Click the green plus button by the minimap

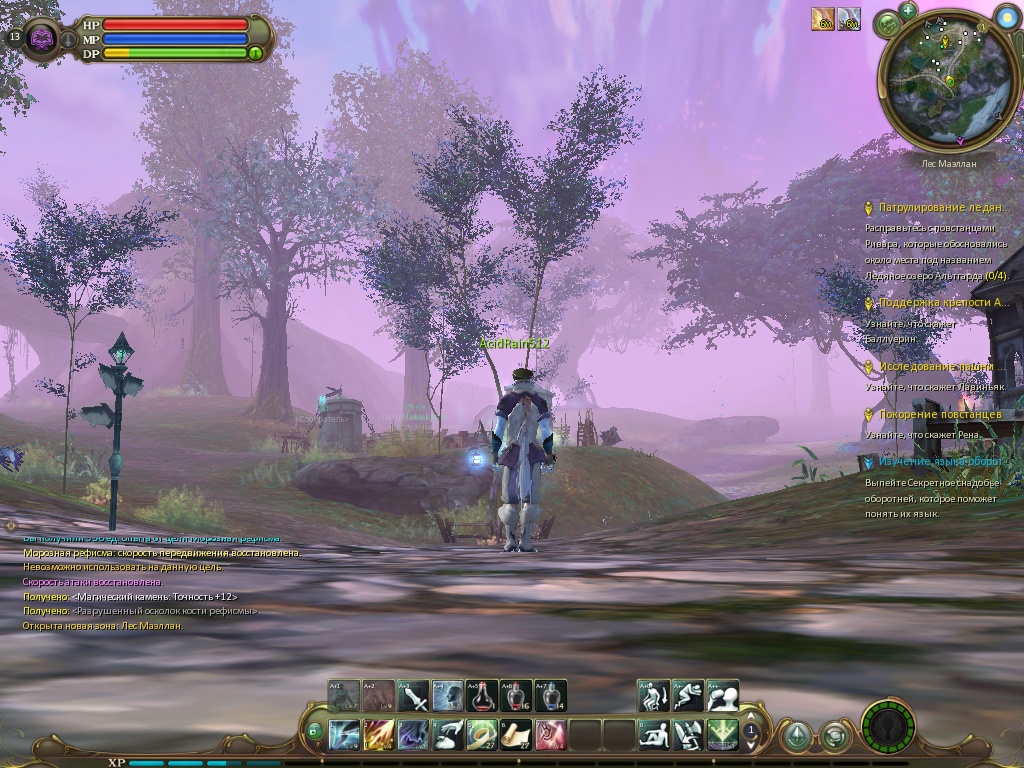[x=908, y=10]
